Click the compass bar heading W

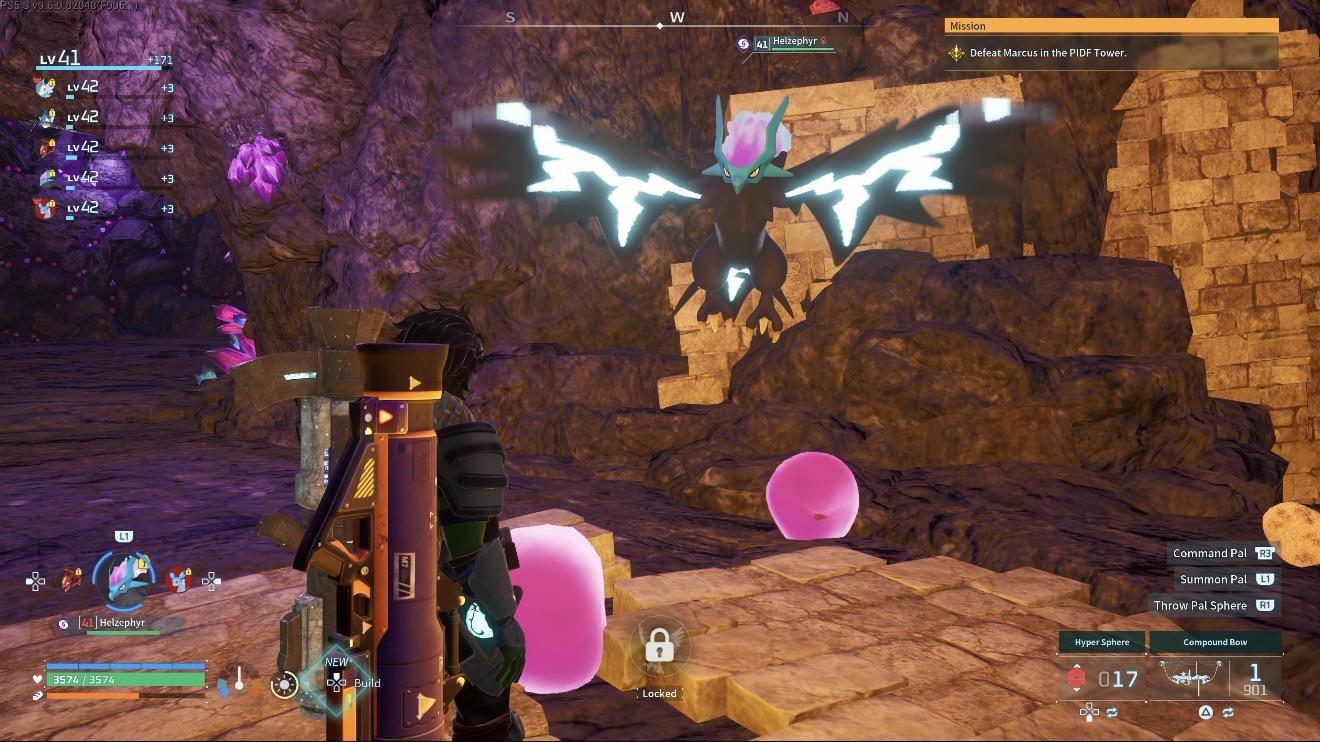click(677, 18)
